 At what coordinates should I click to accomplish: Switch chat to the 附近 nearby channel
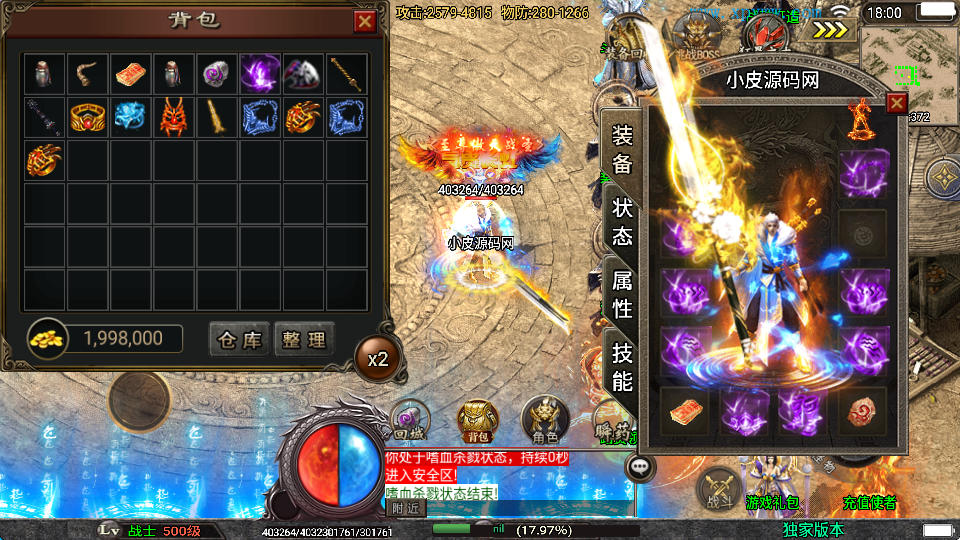click(x=406, y=508)
